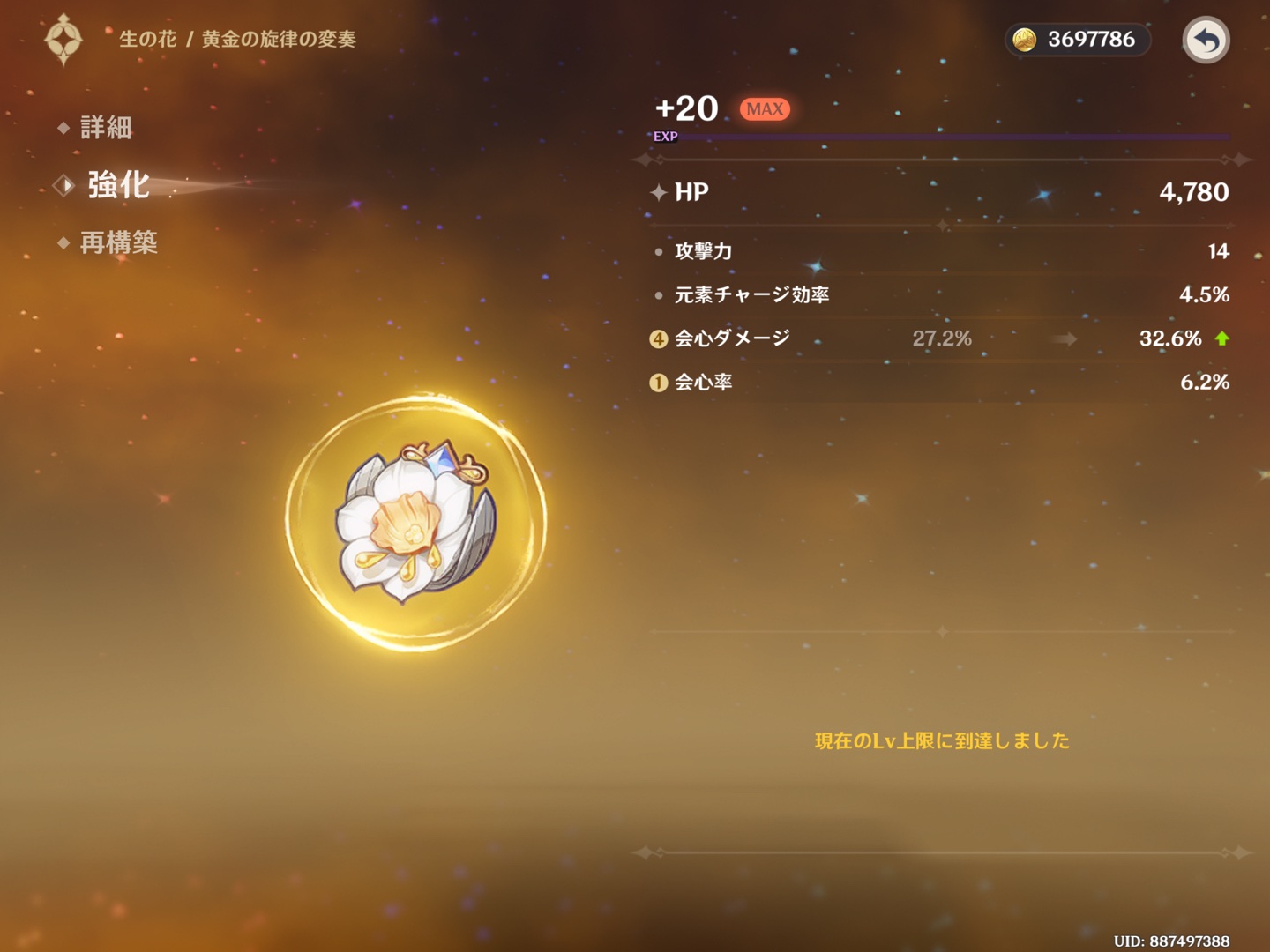Viewport: 1270px width, 952px height.
Task: Switch to the 再構築 reconstruct tab
Action: (117, 242)
